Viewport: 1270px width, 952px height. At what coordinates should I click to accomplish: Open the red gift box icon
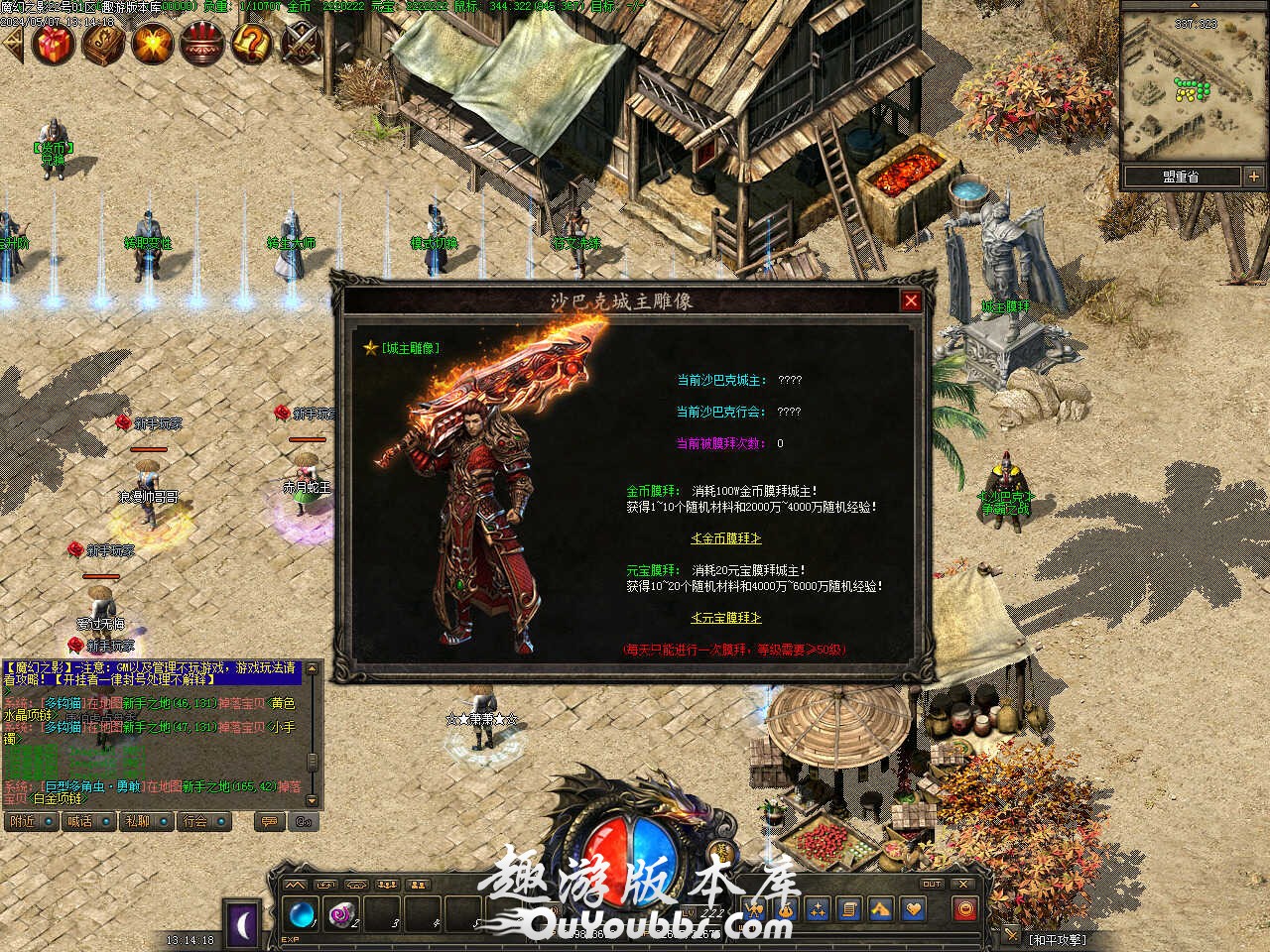[x=53, y=43]
